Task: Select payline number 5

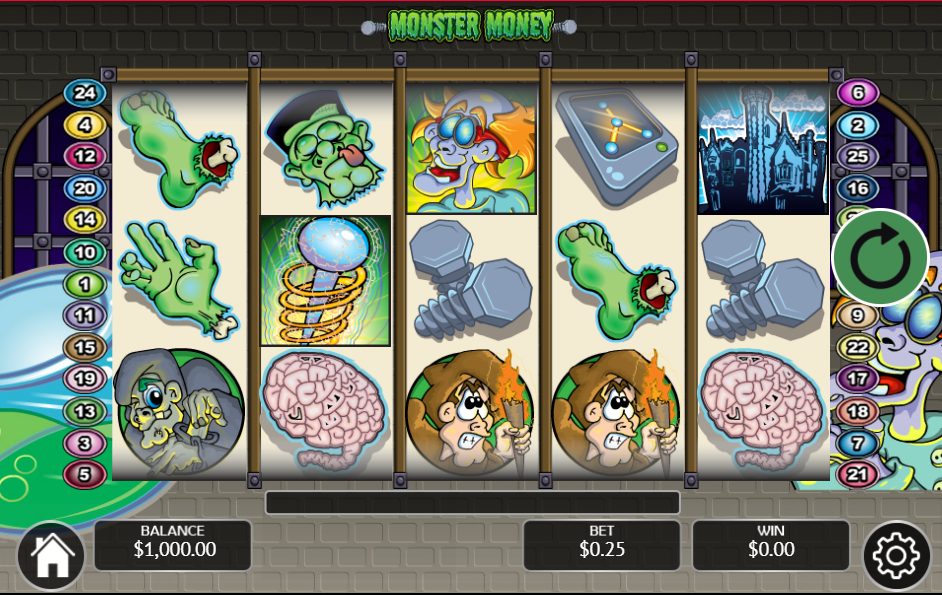Action: click(x=85, y=473)
